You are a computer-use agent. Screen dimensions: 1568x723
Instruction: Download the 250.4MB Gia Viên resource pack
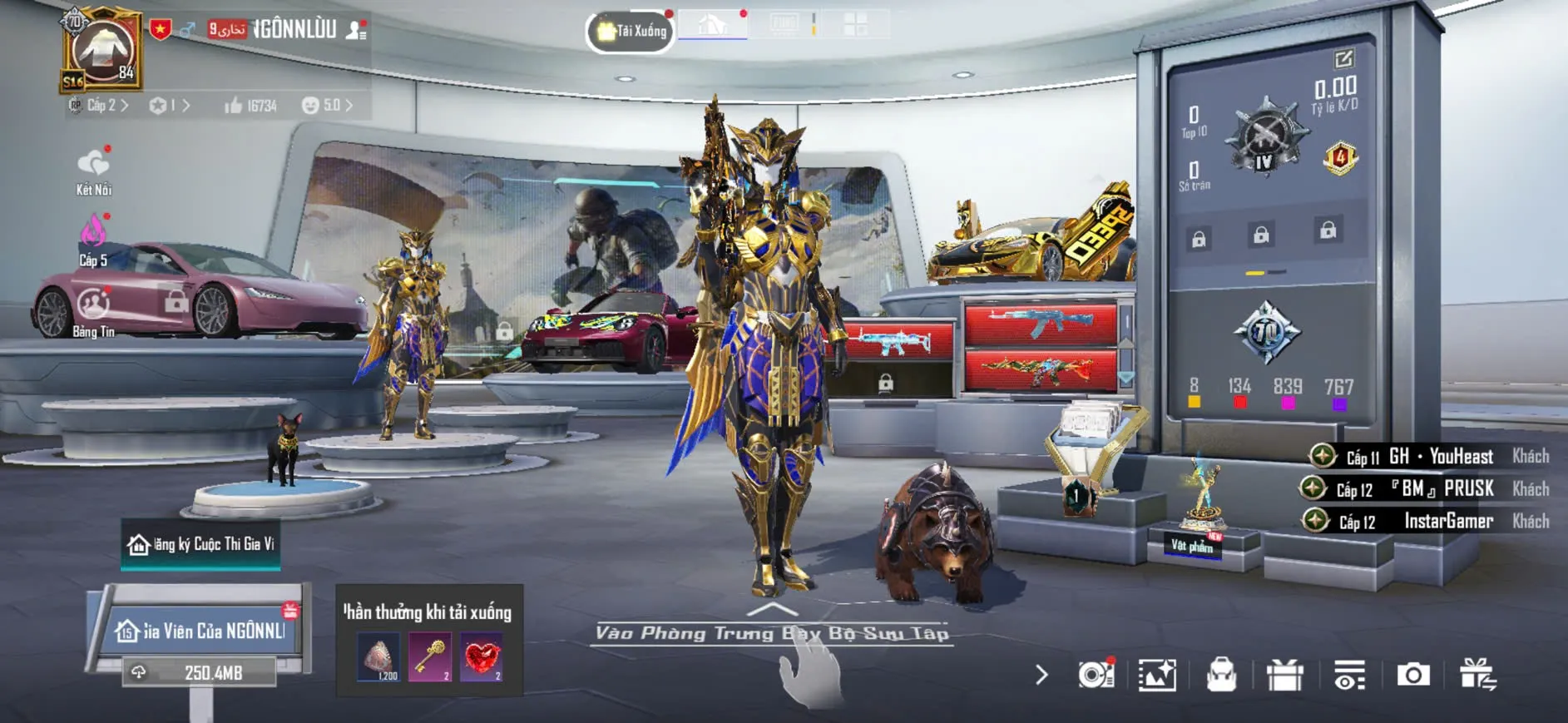200,672
